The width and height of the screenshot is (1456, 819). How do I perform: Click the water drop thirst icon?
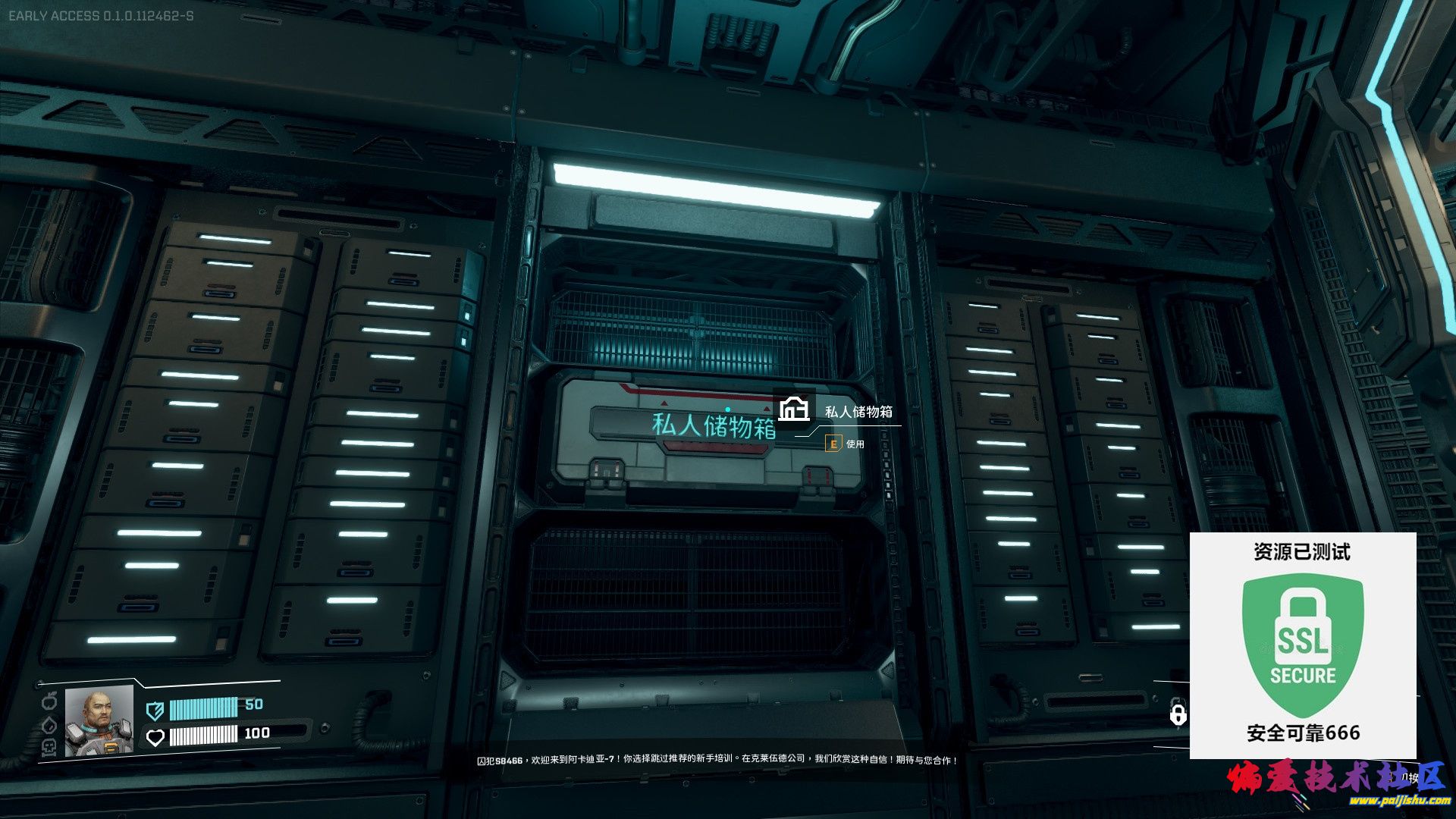click(49, 723)
